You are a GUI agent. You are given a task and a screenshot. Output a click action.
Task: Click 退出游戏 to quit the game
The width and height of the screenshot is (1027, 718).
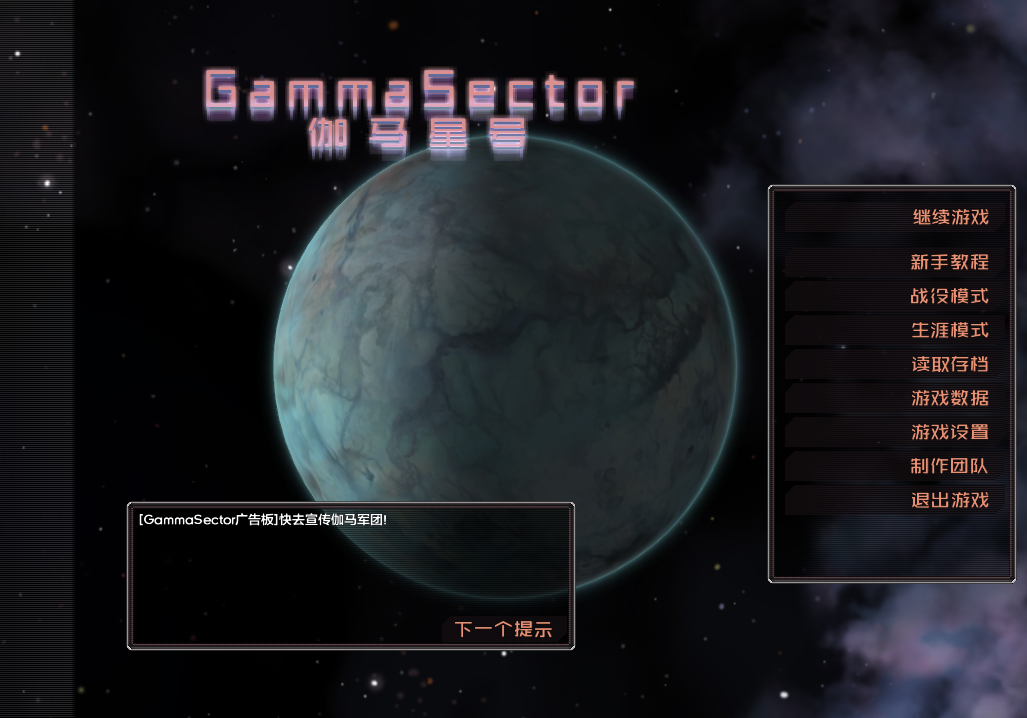[949, 500]
